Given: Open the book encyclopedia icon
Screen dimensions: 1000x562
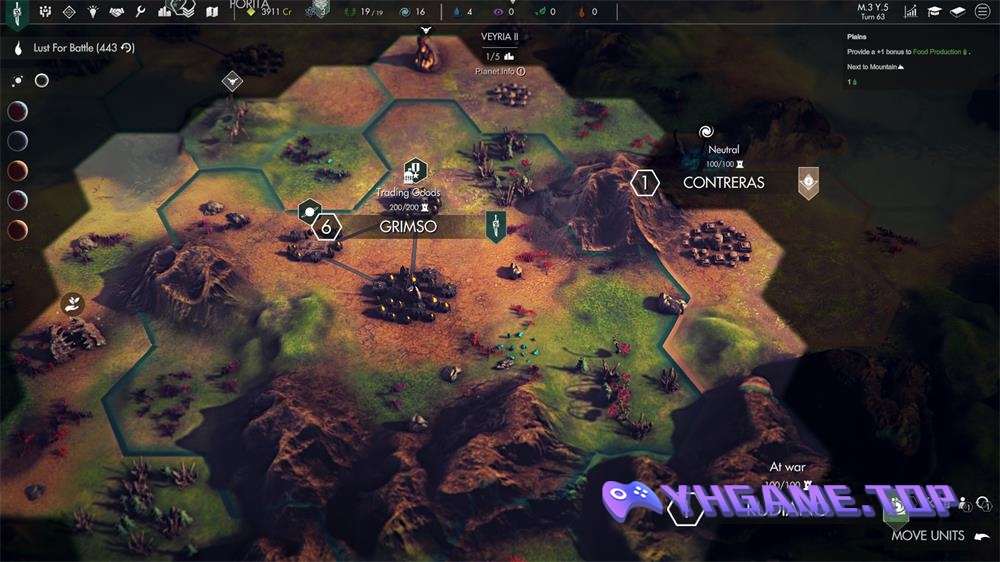Looking at the screenshot, I should (x=957, y=12).
